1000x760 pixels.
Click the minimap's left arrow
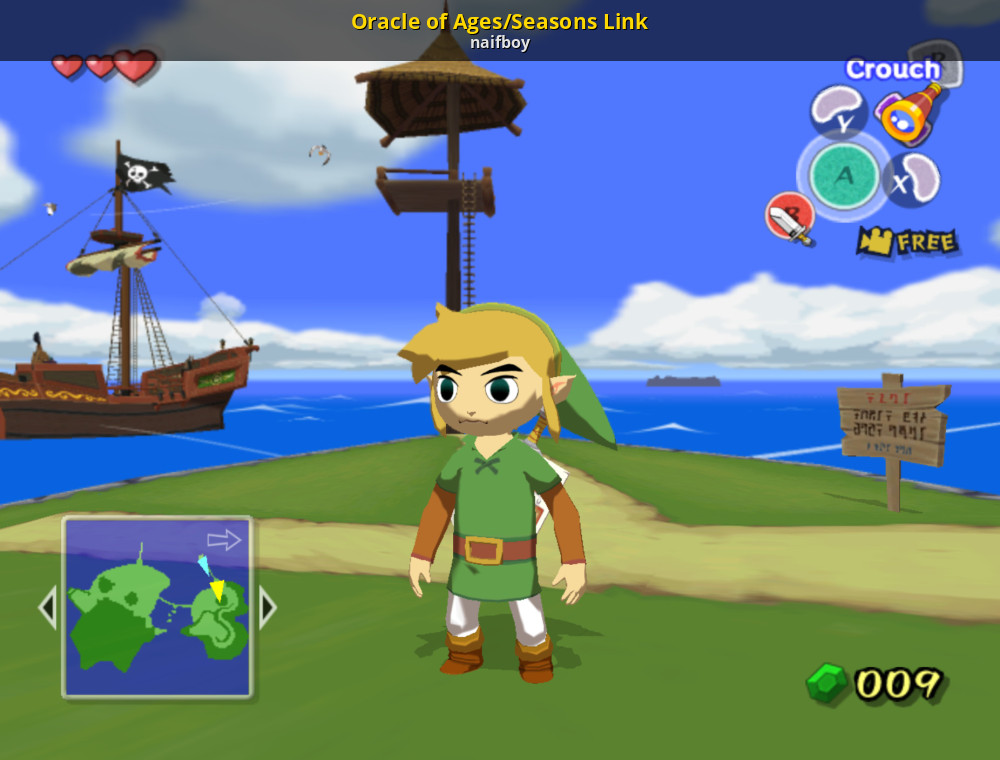tap(47, 607)
